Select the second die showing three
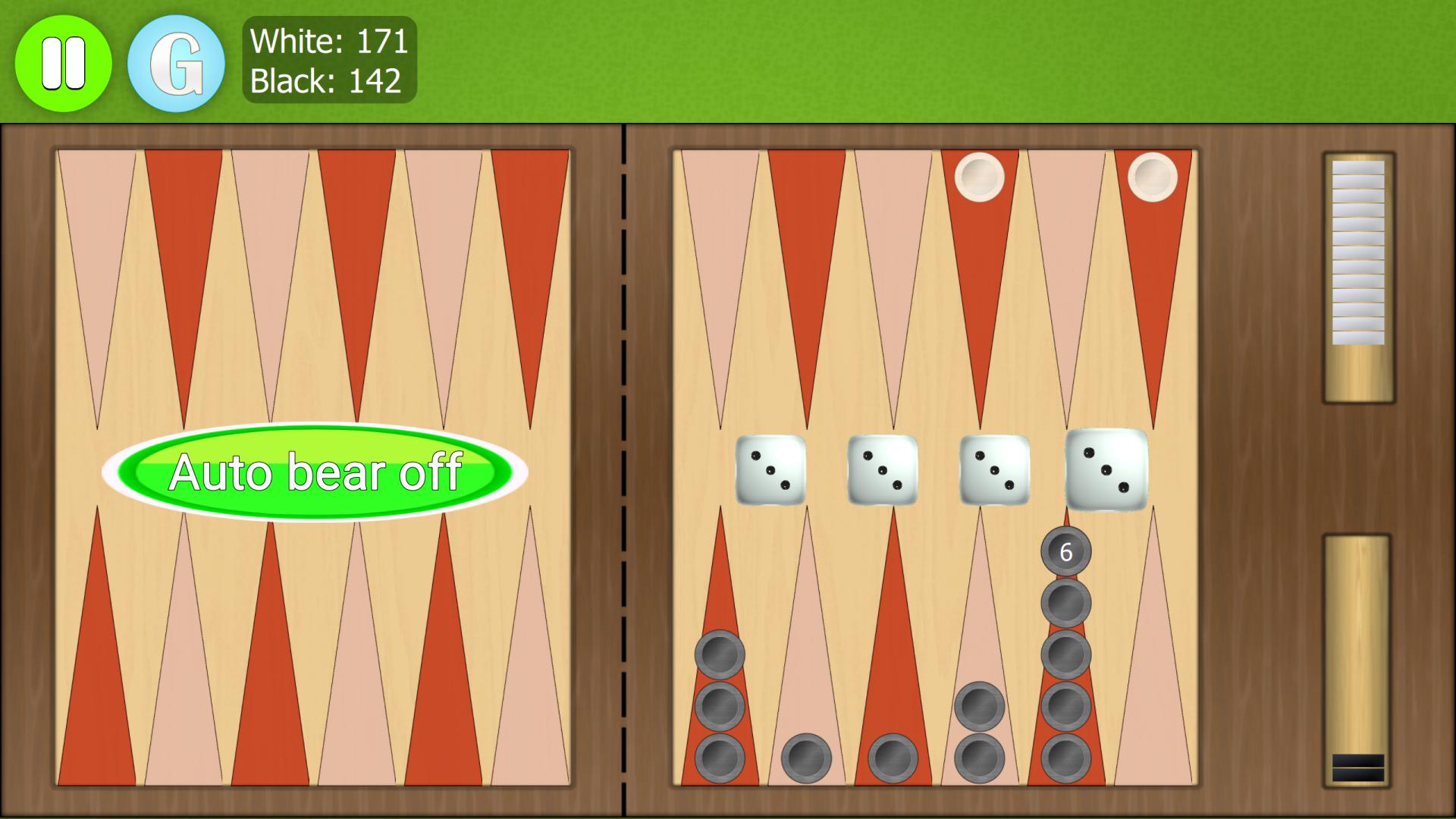1456x819 pixels. tap(882, 472)
